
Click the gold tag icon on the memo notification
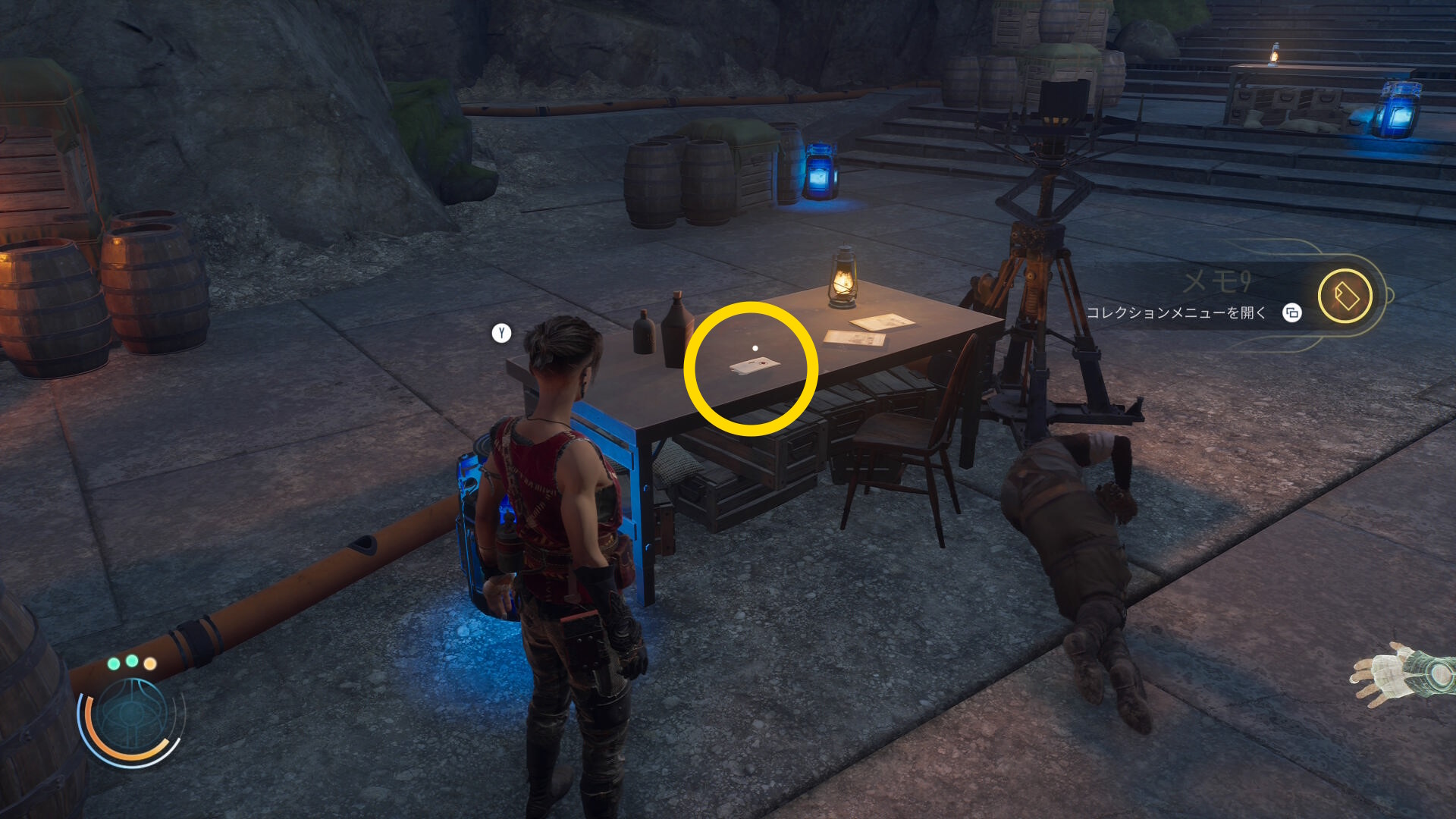coord(1345,296)
